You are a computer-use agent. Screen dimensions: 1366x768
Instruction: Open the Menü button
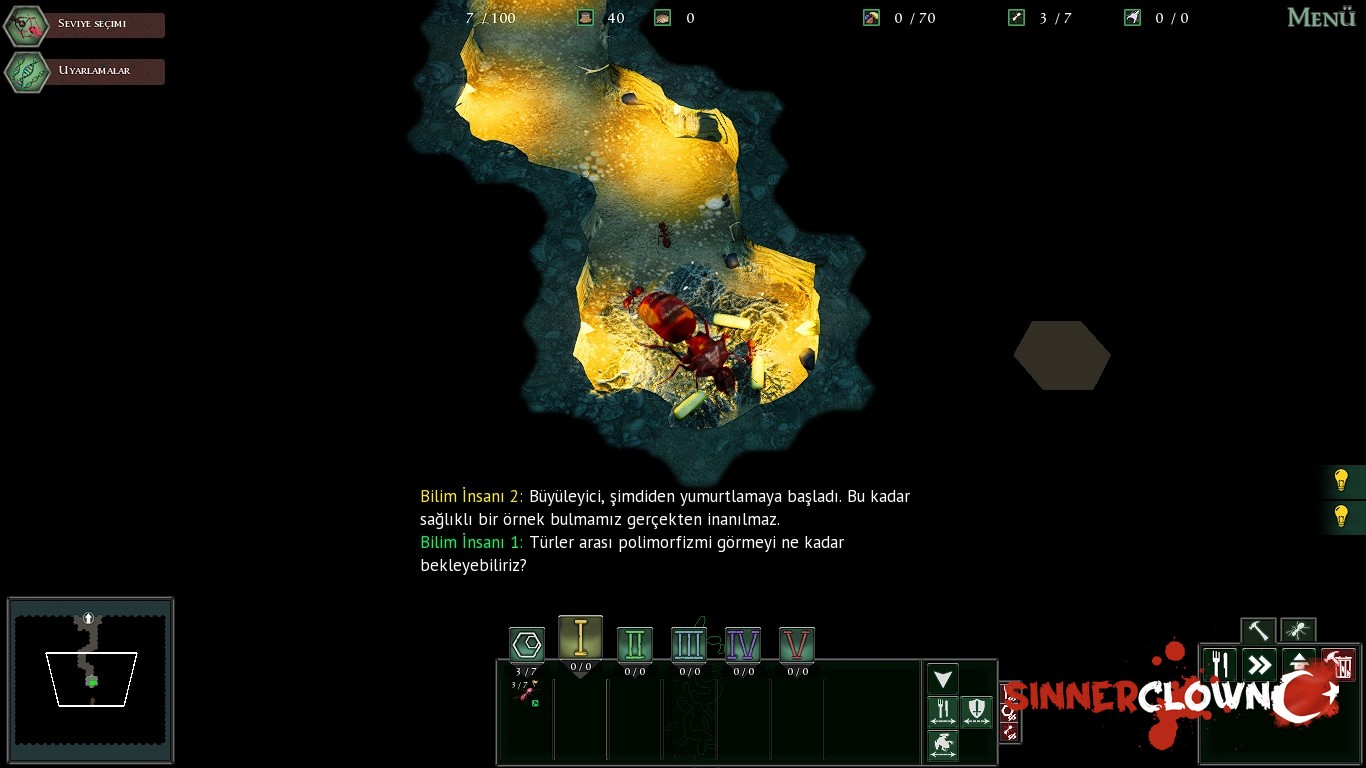1320,18
